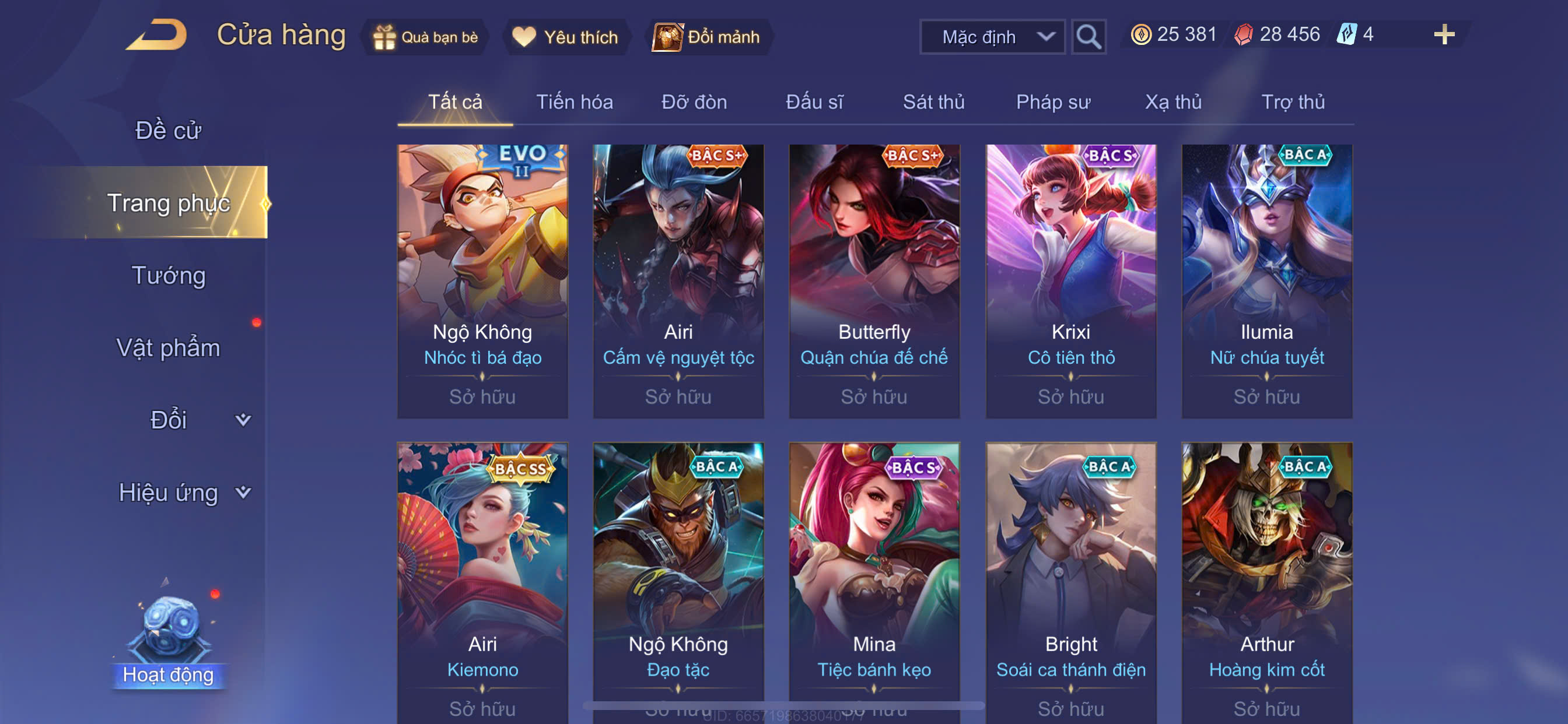Expand the Mặc định sort dropdown
Image resolution: width=1568 pixels, height=724 pixels.
tap(992, 37)
